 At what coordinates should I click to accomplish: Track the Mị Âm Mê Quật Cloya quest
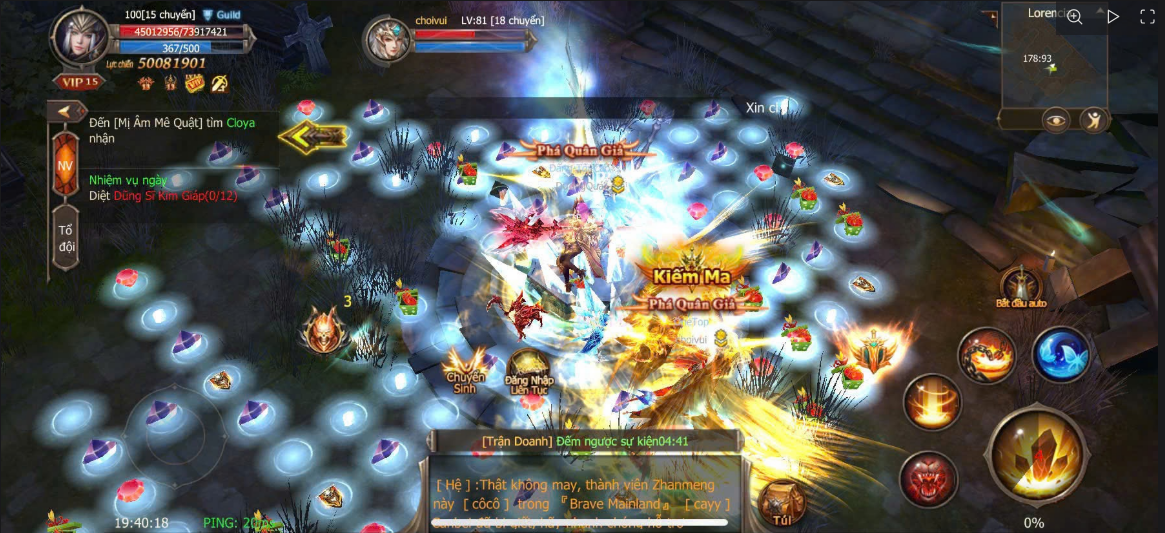pos(171,130)
